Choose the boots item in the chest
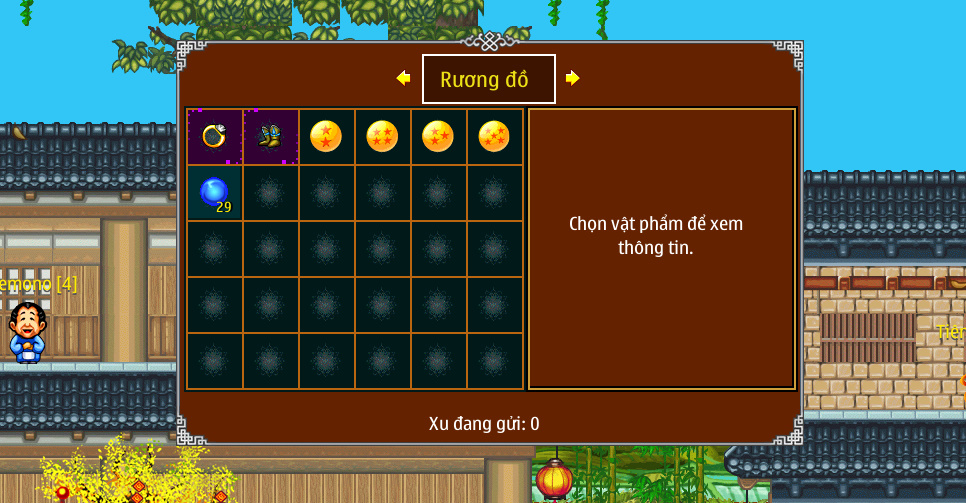The width and height of the screenshot is (966, 503). point(270,136)
